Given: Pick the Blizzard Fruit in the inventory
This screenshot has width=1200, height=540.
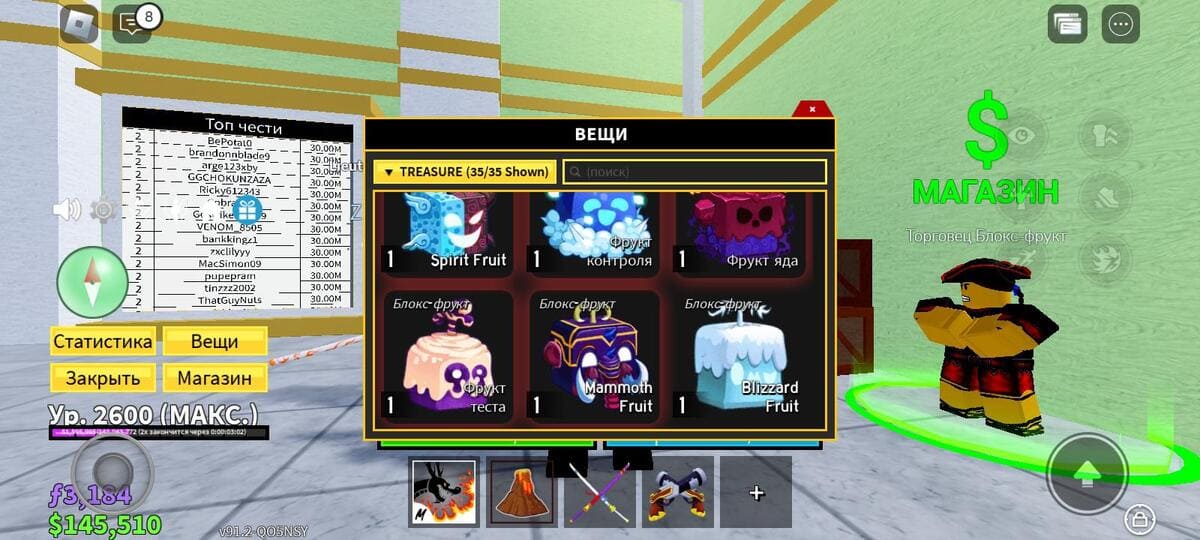Looking at the screenshot, I should [x=738, y=355].
